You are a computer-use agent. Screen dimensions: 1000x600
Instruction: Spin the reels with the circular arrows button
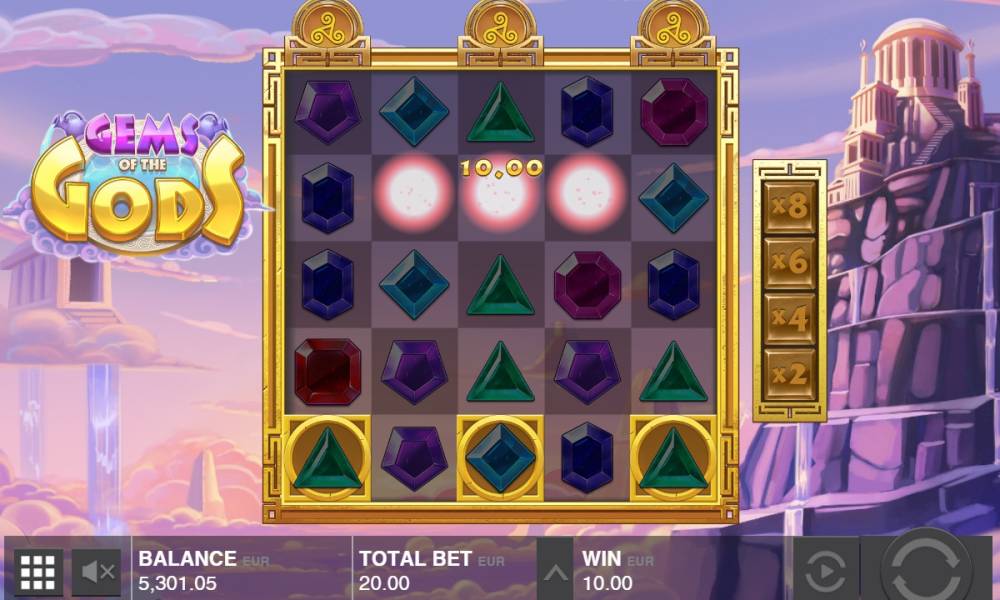pyautogui.click(x=927, y=570)
